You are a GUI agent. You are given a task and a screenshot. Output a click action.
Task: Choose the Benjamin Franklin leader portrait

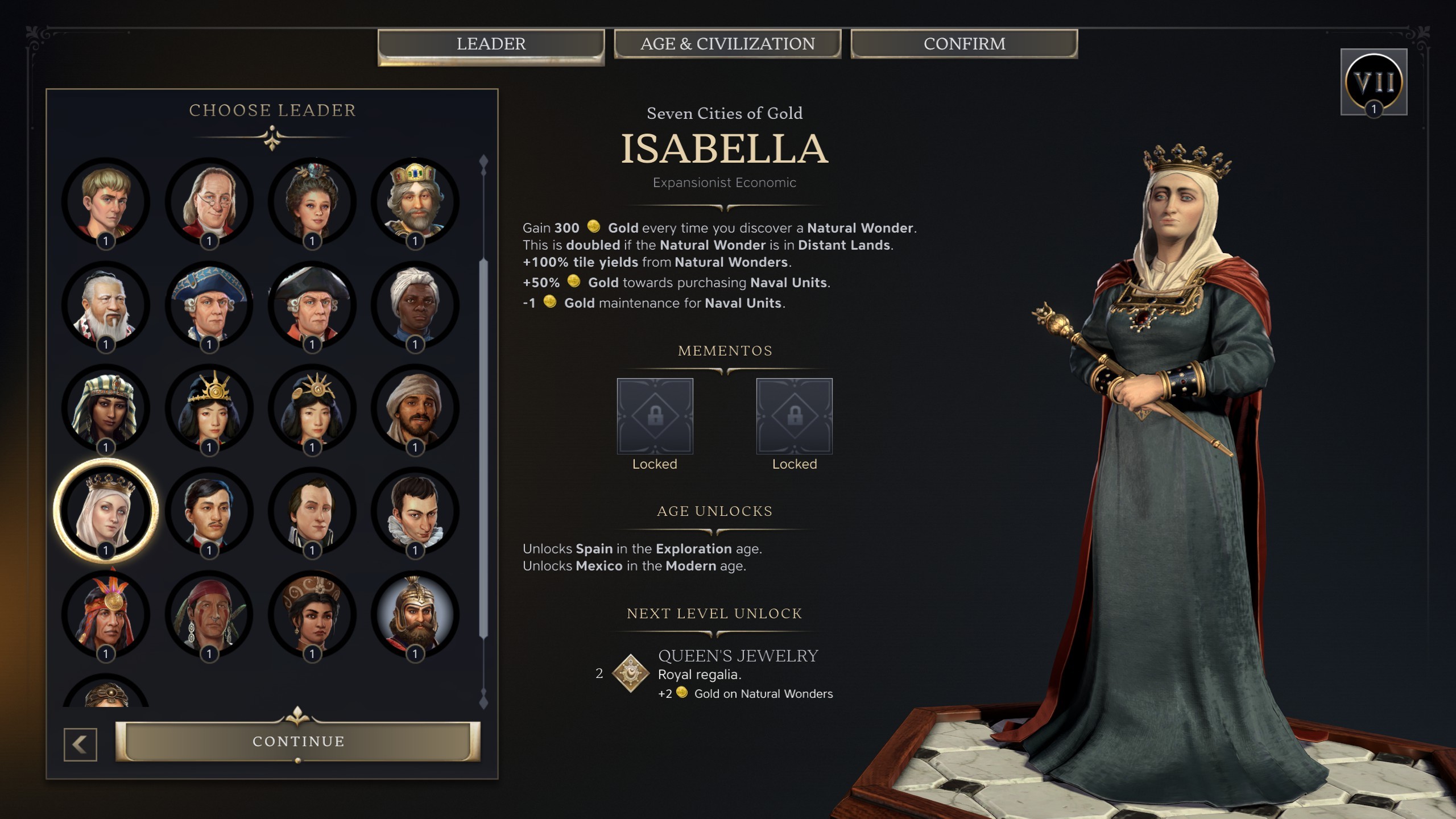coord(209,201)
